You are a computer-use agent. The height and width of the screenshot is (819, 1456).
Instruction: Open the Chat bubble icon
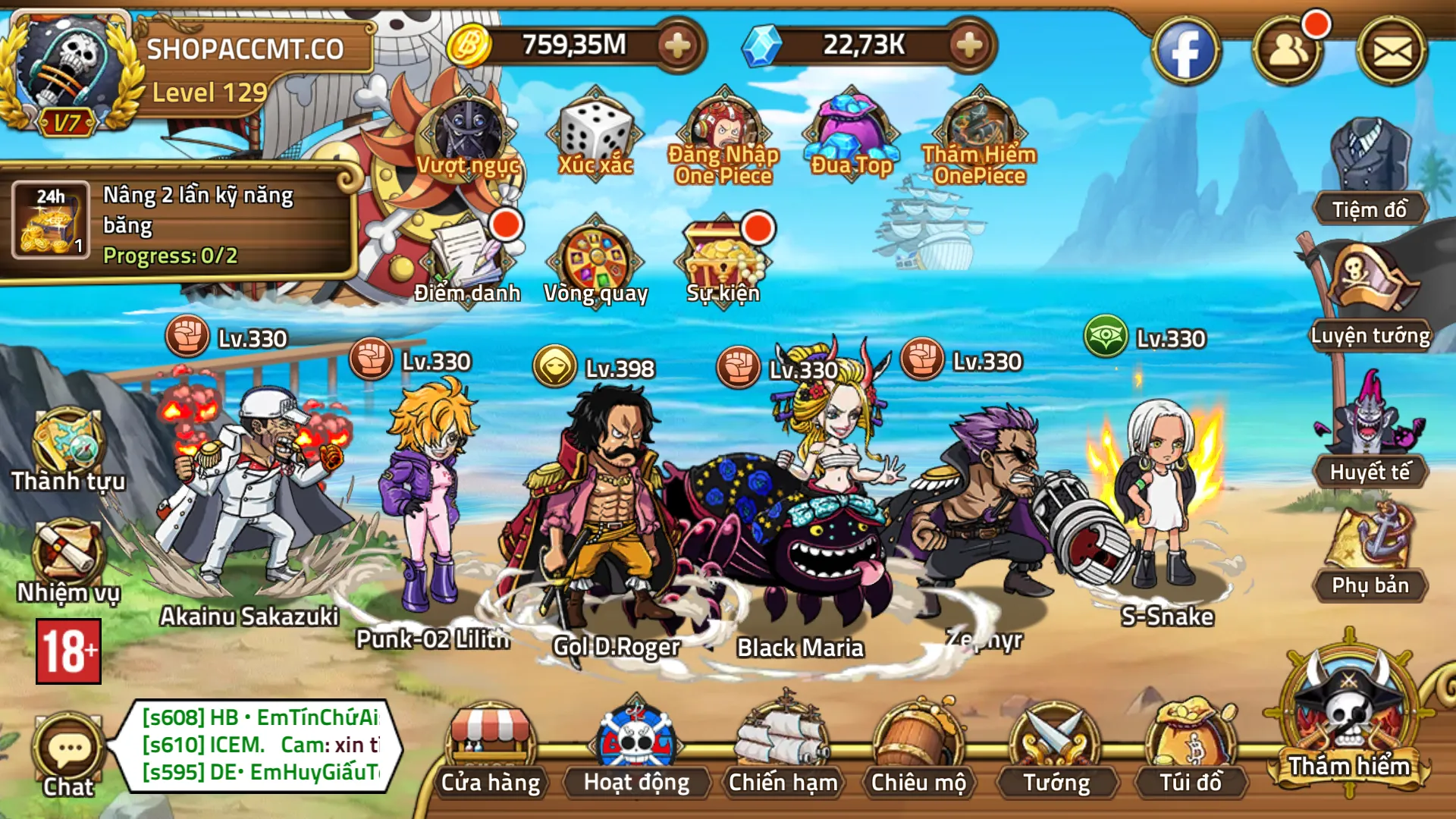pyautogui.click(x=68, y=752)
